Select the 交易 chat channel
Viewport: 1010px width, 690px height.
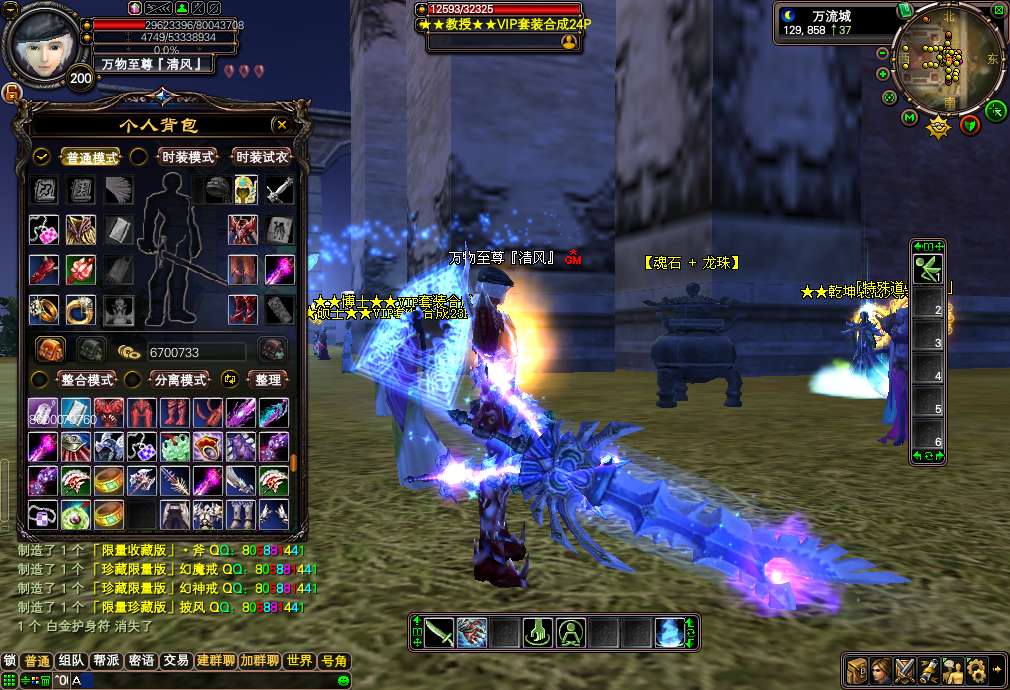click(177, 661)
